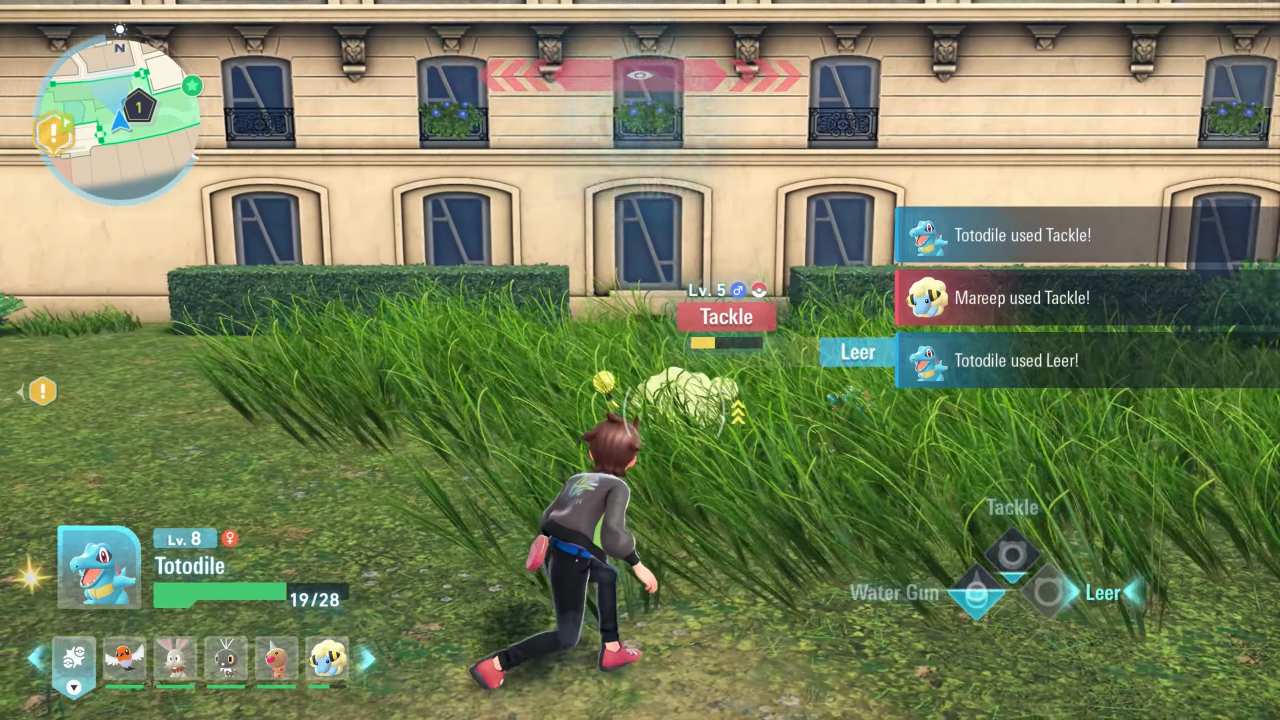Image resolution: width=1280 pixels, height=720 pixels.
Task: Click the target lock-on eye indicator
Action: click(x=640, y=75)
